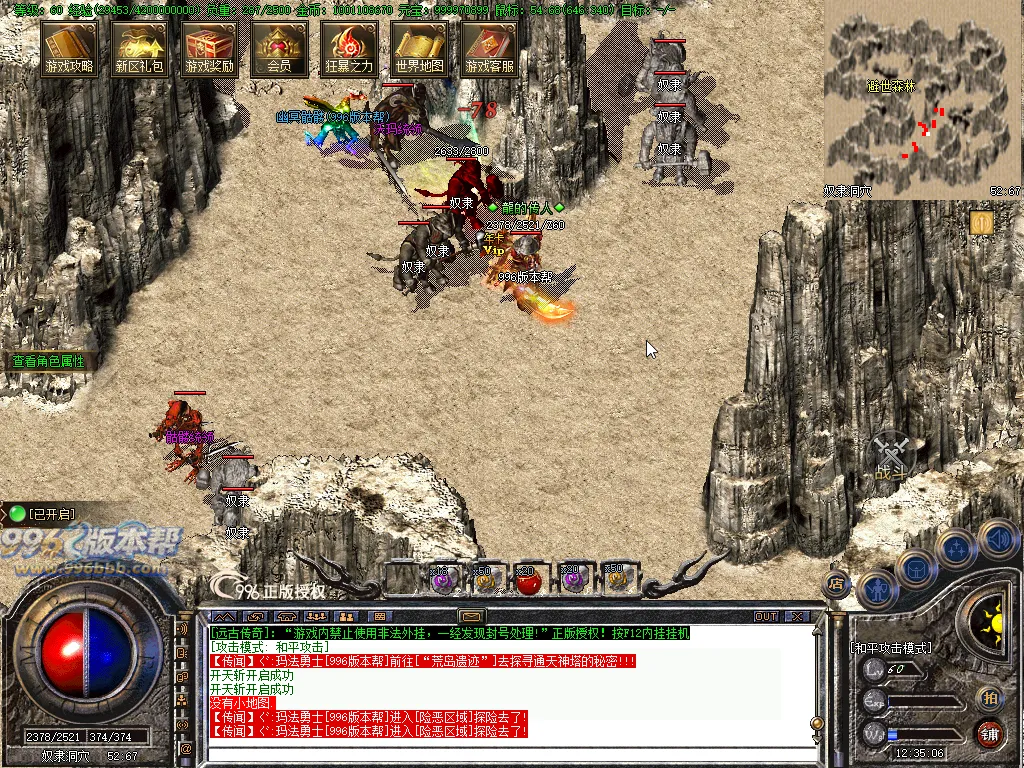1024x768 pixels.
Task: Use the red potion in the hotbar
Action: (529, 579)
